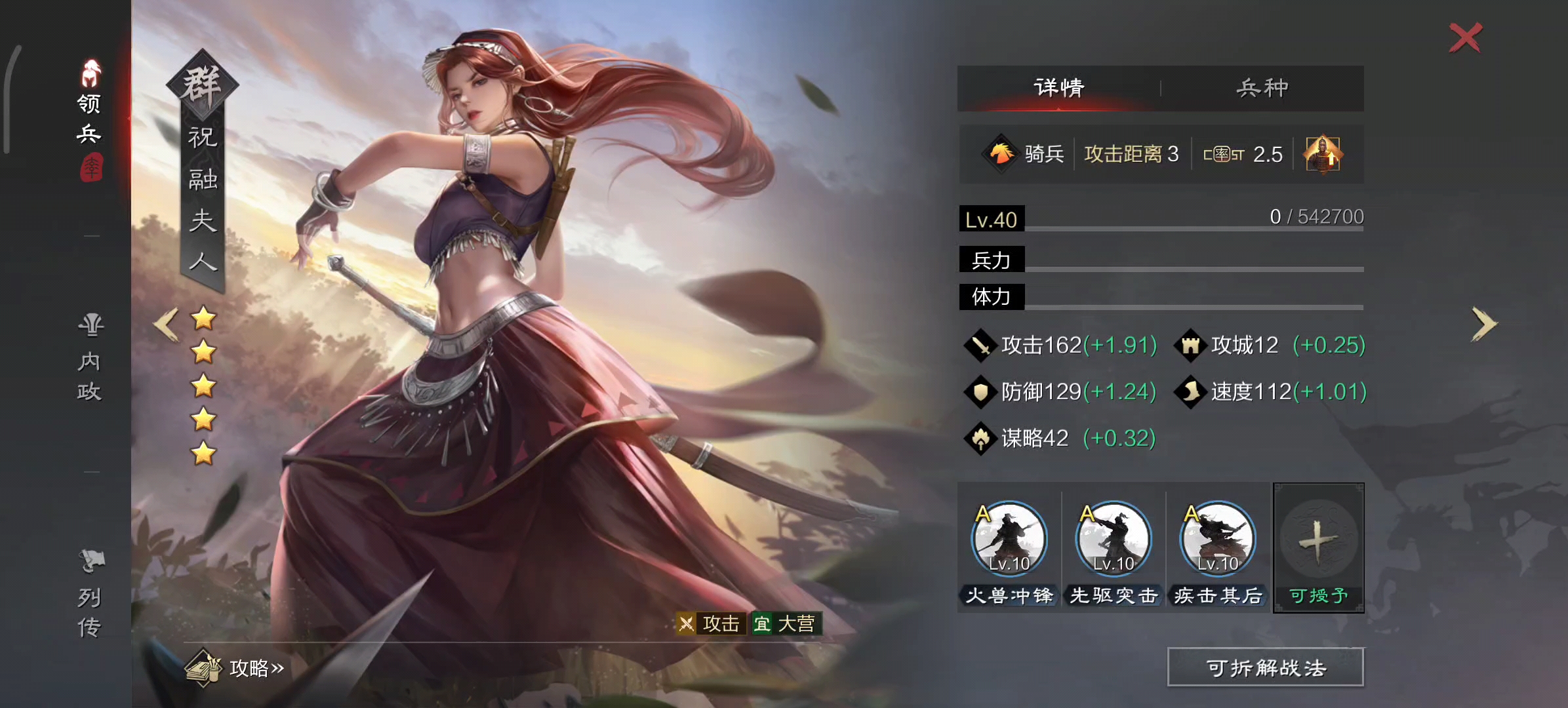Switch to the 详情 tab
This screenshot has height=708, width=1568.
[1058, 86]
